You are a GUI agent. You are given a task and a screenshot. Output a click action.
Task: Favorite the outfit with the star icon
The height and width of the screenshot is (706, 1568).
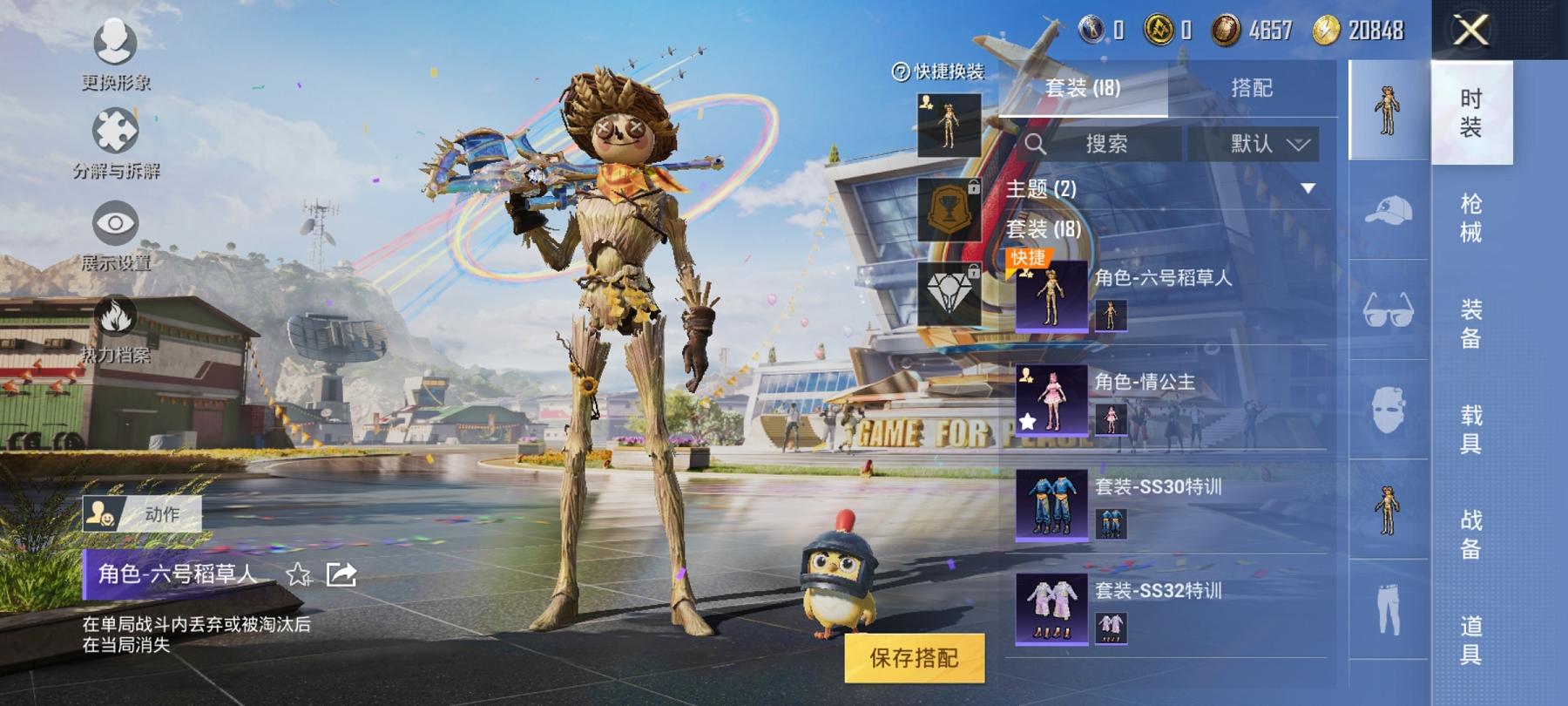[299, 574]
